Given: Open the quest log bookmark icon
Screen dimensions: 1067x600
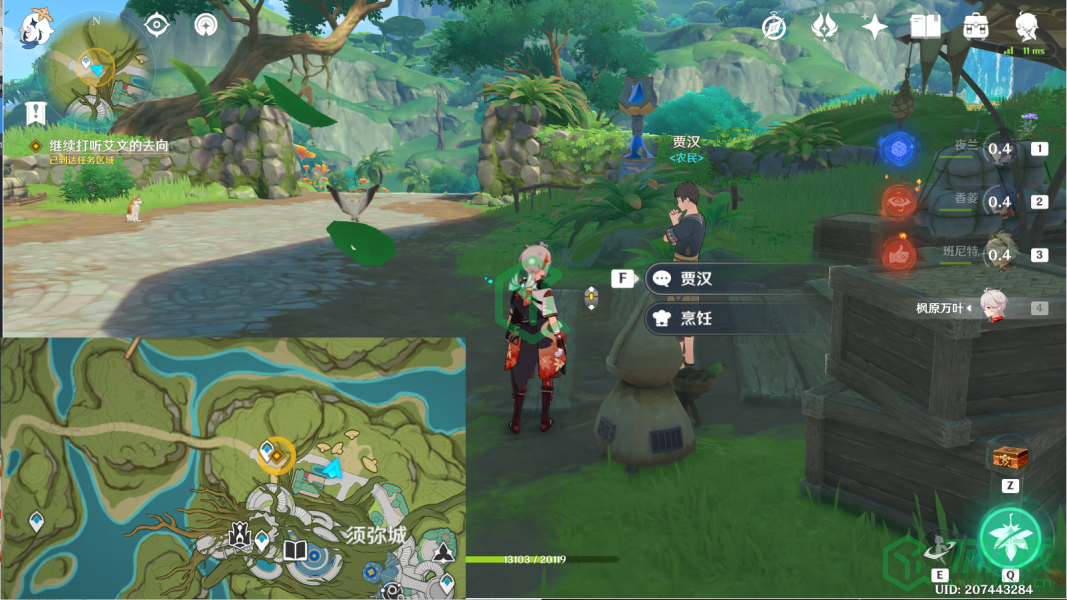Looking at the screenshot, I should tap(37, 112).
